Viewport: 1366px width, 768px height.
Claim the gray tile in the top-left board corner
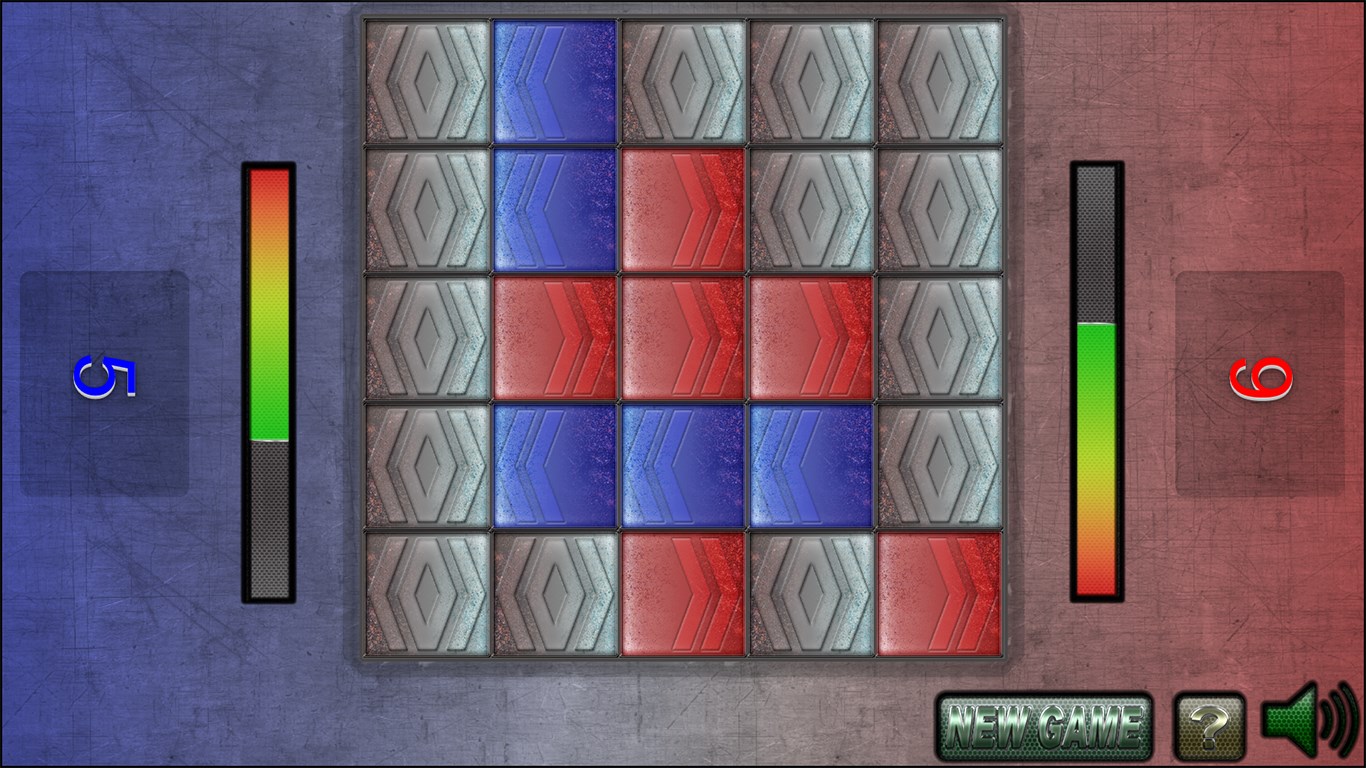[x=427, y=82]
